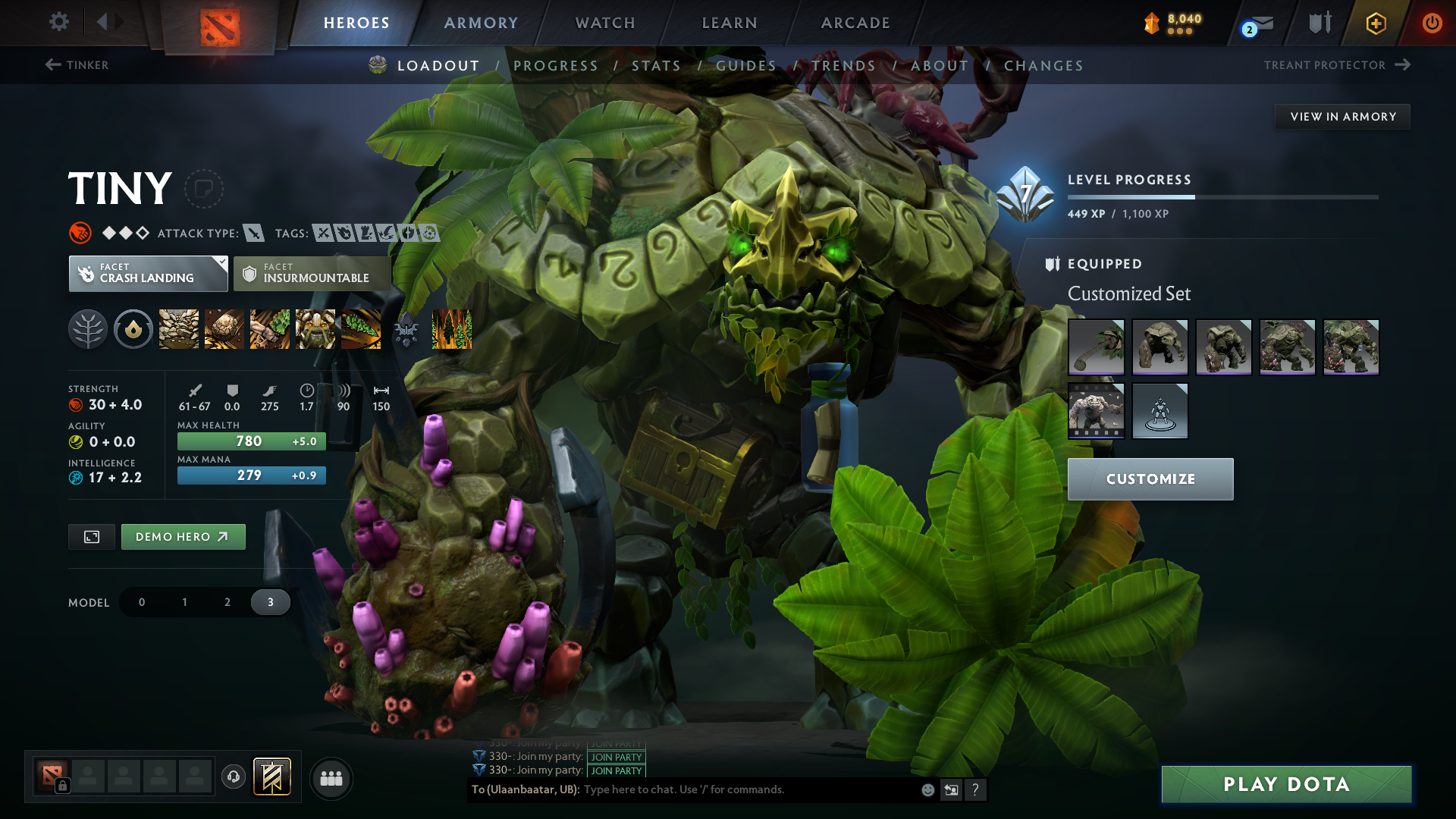
Task: Click the Tree Grab ability icon
Action: [270, 329]
